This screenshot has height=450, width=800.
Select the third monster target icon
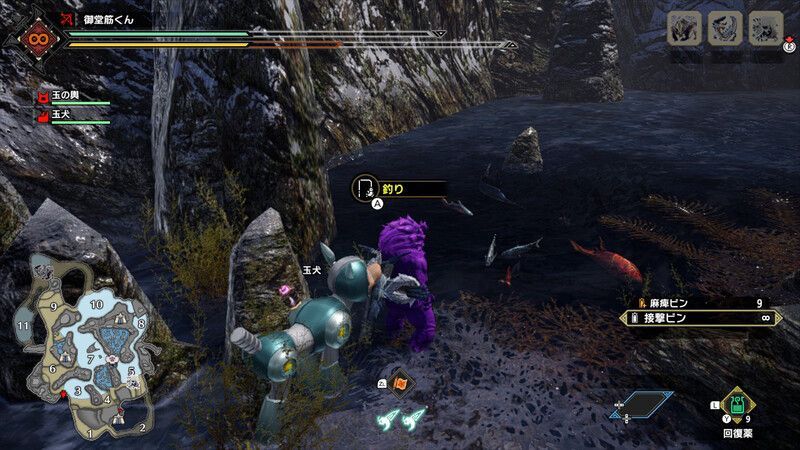(x=766, y=28)
